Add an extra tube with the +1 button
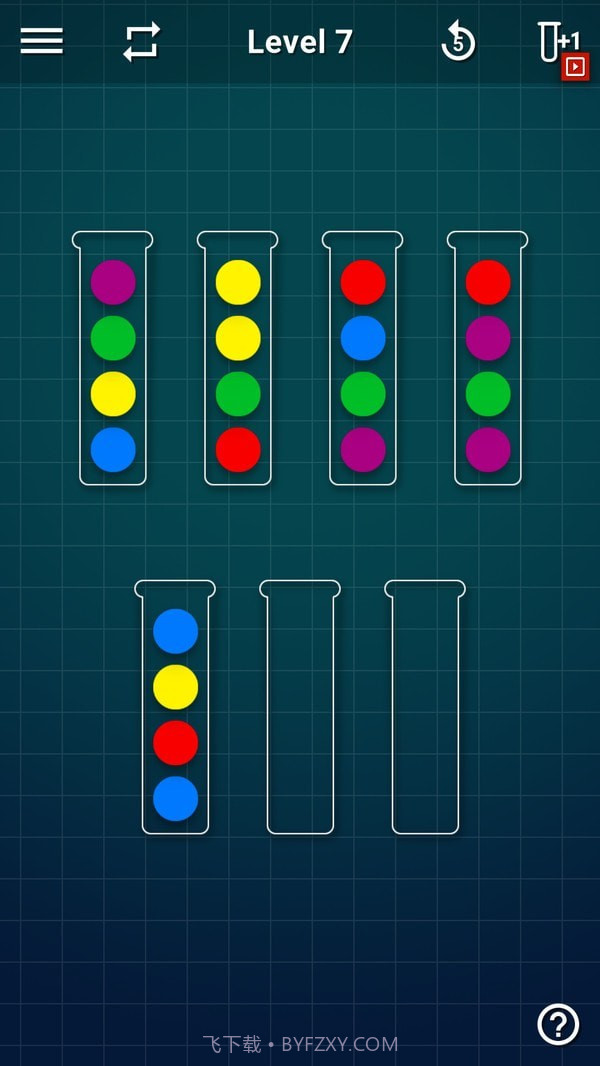 [560, 48]
